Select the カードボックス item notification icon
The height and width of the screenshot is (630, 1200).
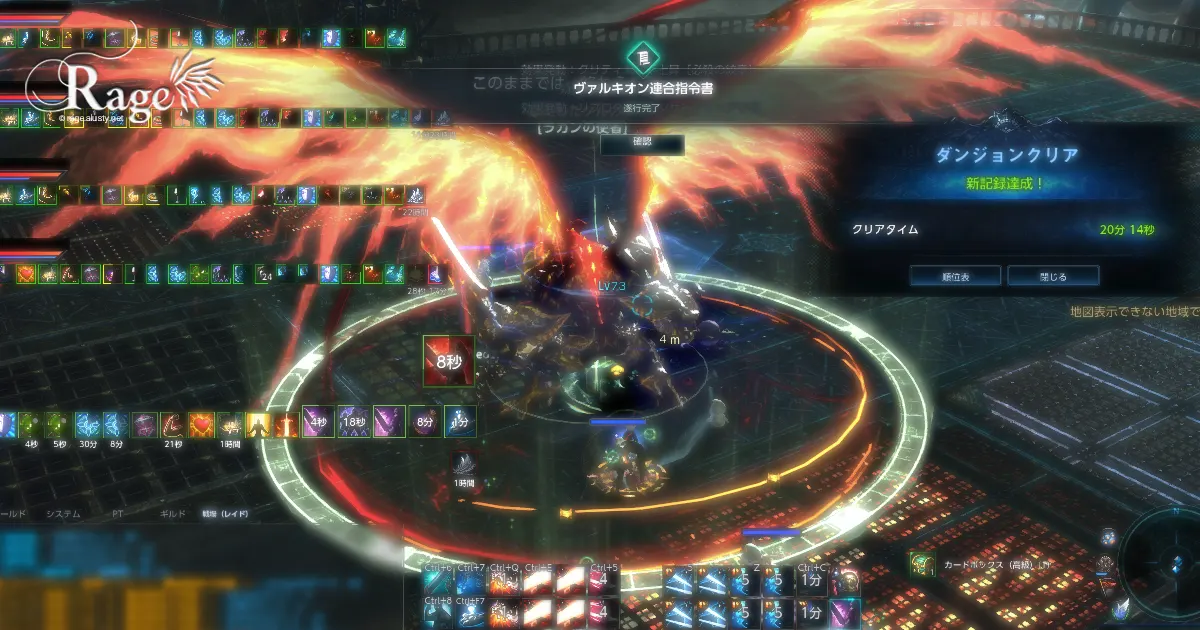click(x=921, y=564)
